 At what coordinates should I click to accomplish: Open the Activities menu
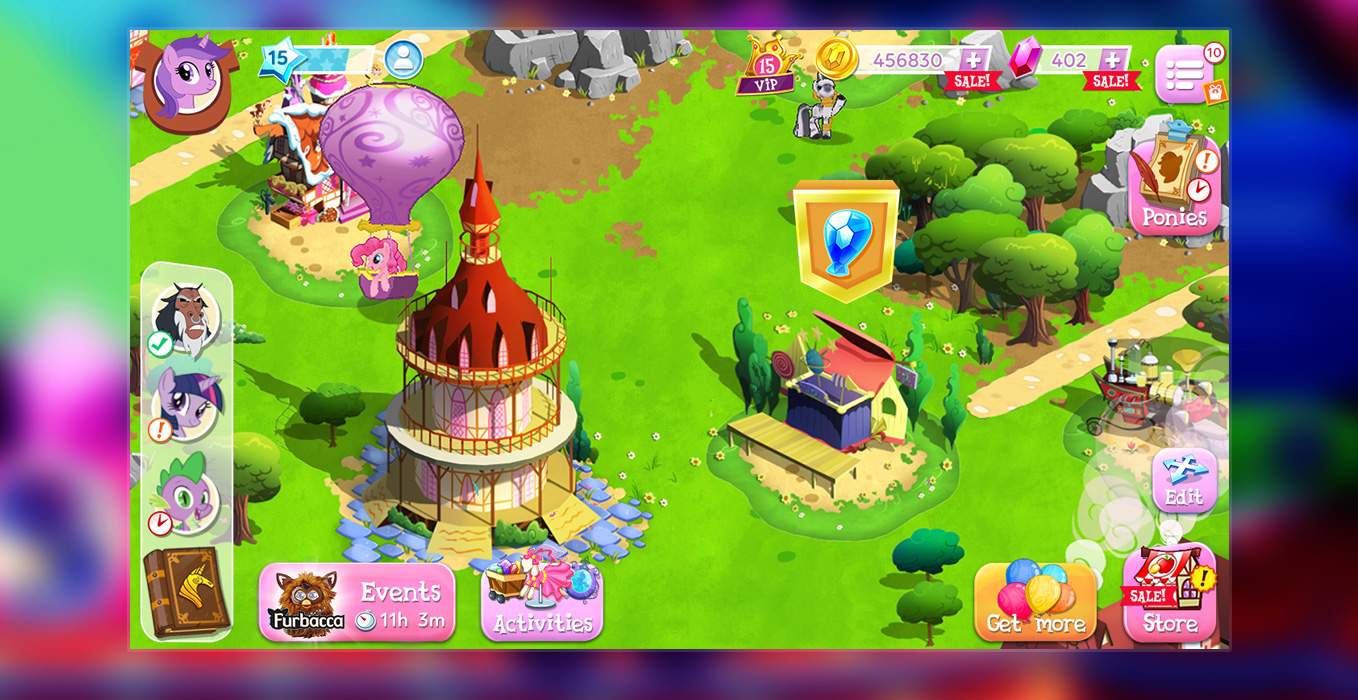[x=542, y=603]
